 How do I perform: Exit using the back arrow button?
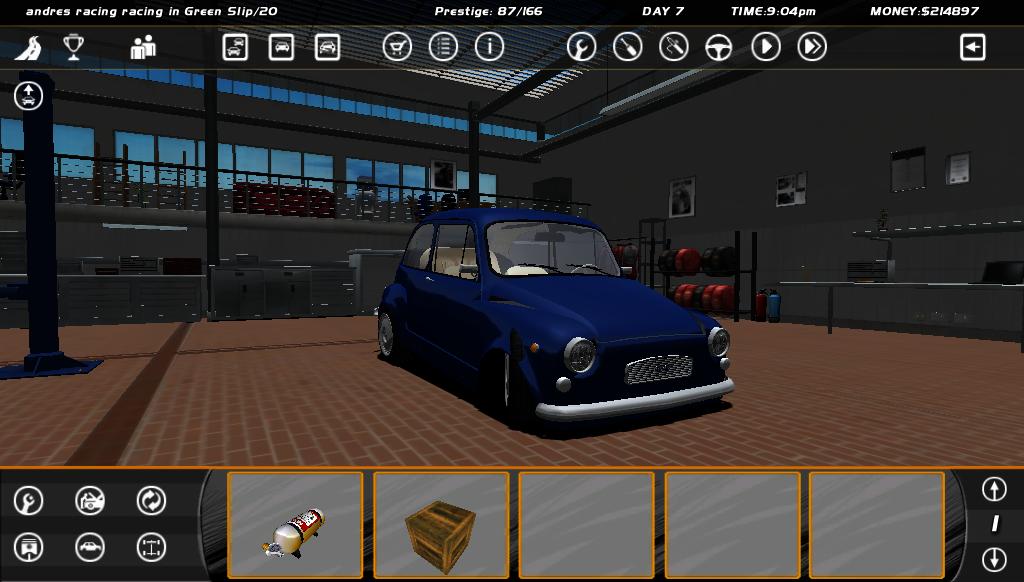pyautogui.click(x=972, y=47)
